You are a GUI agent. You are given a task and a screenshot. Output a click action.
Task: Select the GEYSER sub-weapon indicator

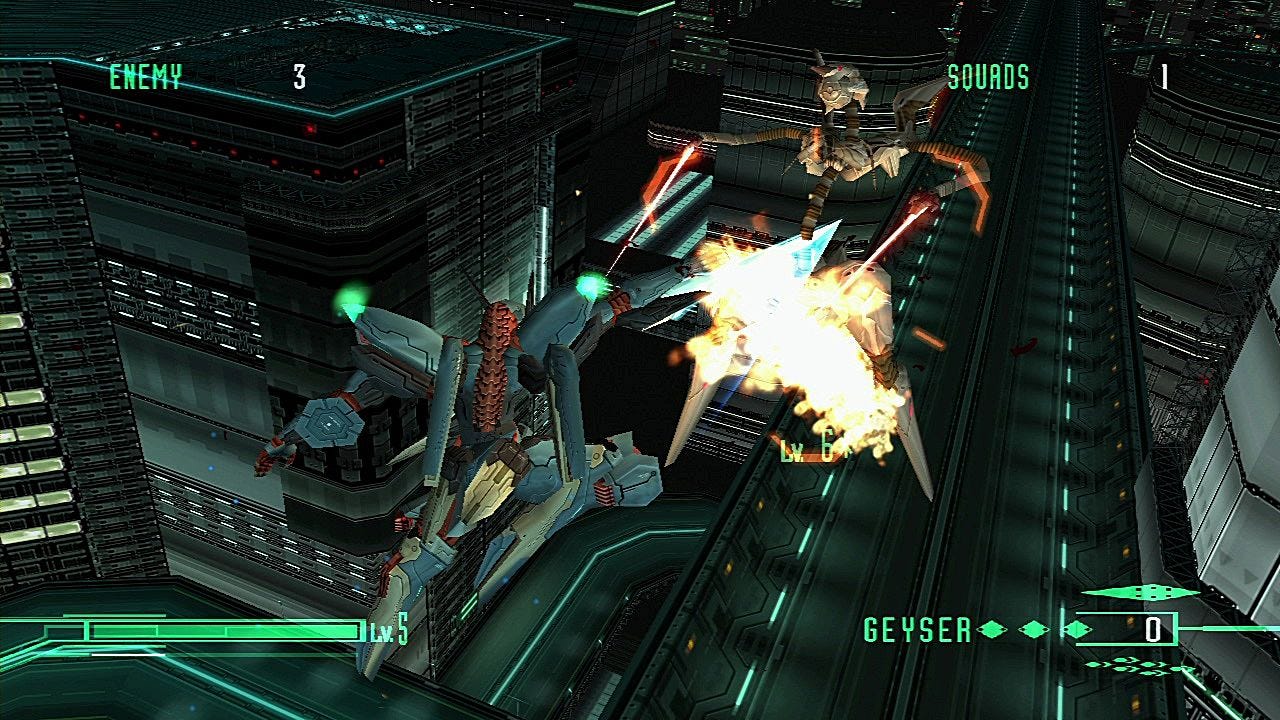point(918,630)
